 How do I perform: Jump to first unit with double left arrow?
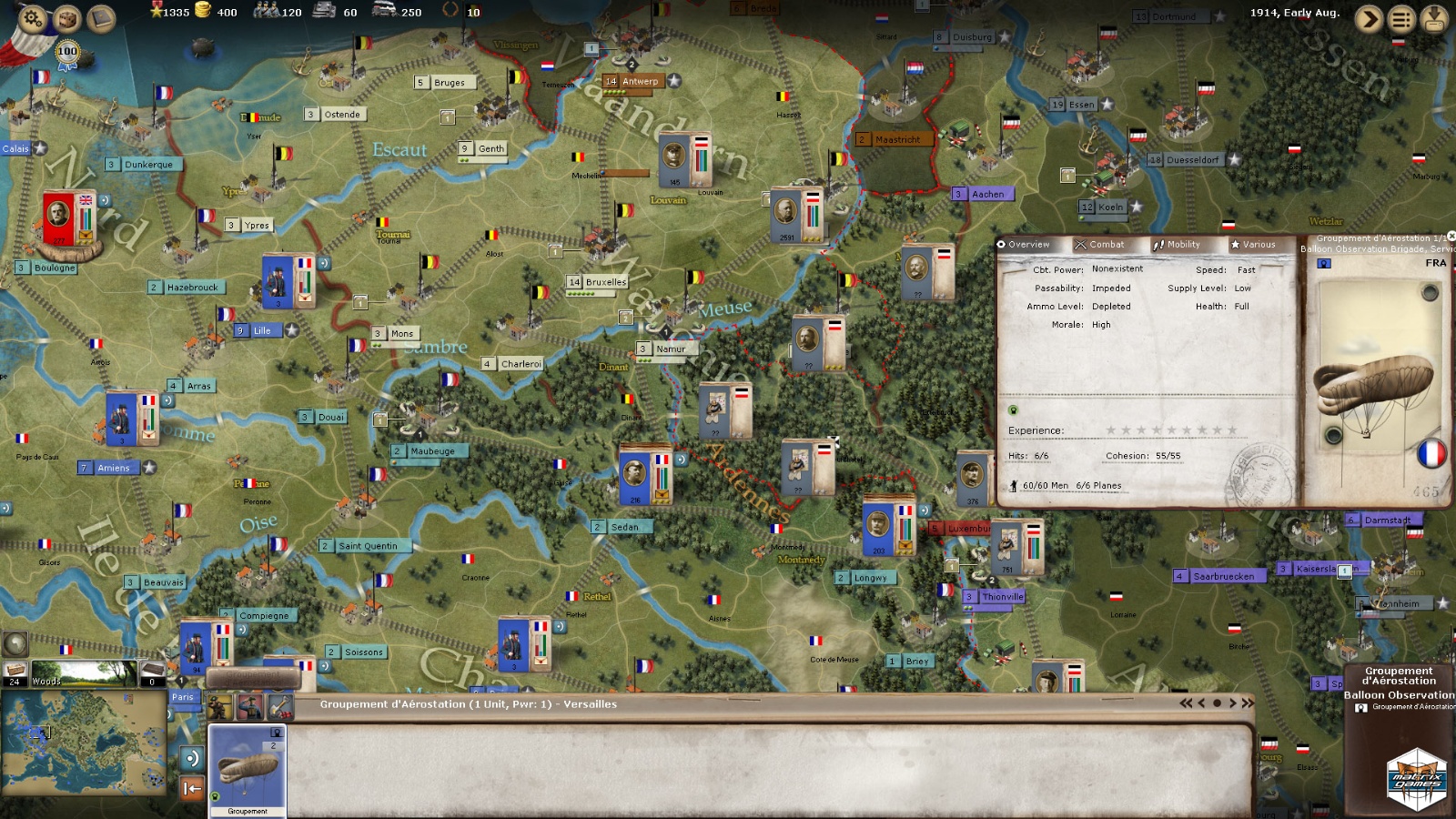(x=1186, y=703)
